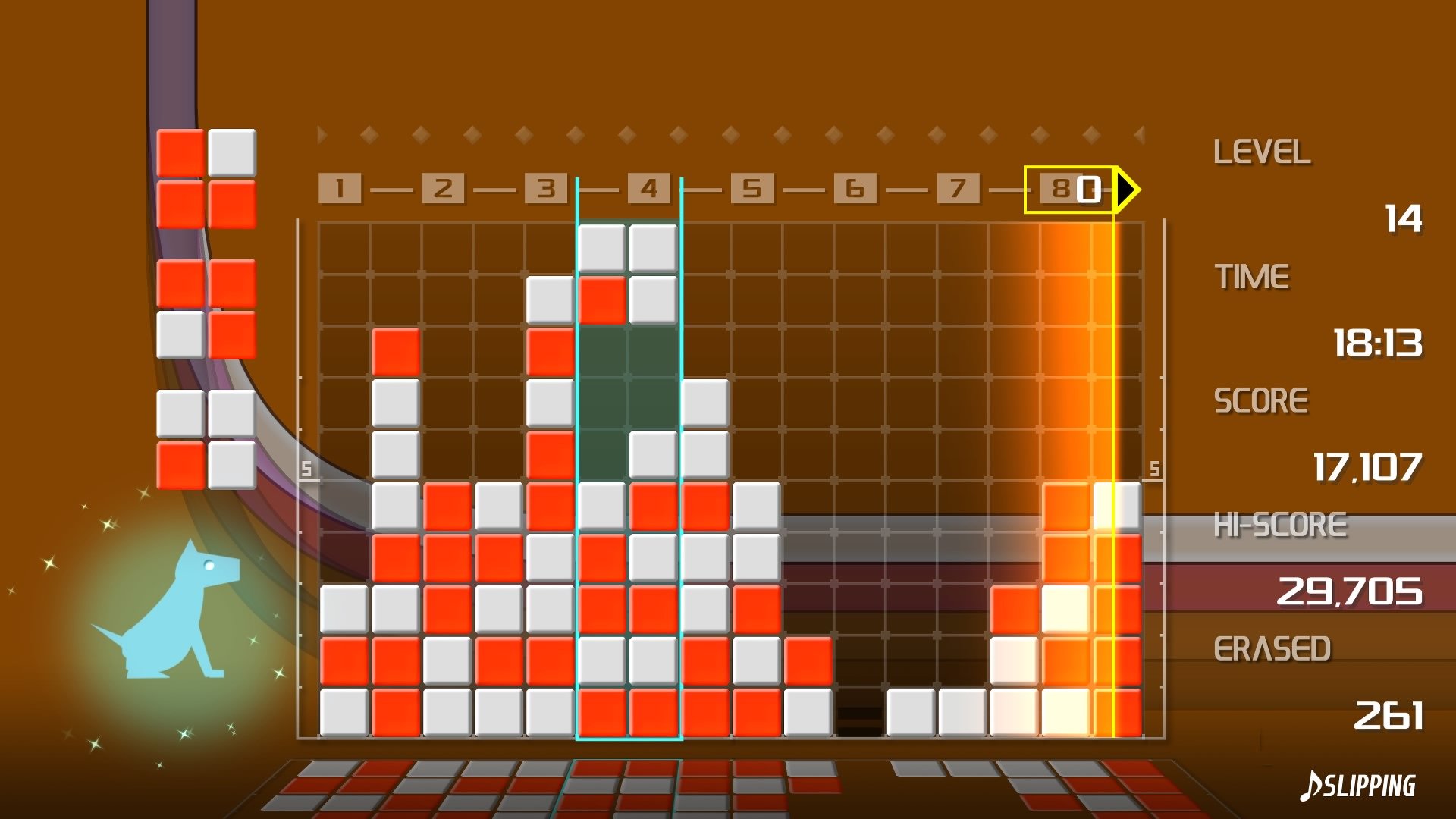Select the level 2 marker above the grid
1456x819 pixels.
point(443,188)
